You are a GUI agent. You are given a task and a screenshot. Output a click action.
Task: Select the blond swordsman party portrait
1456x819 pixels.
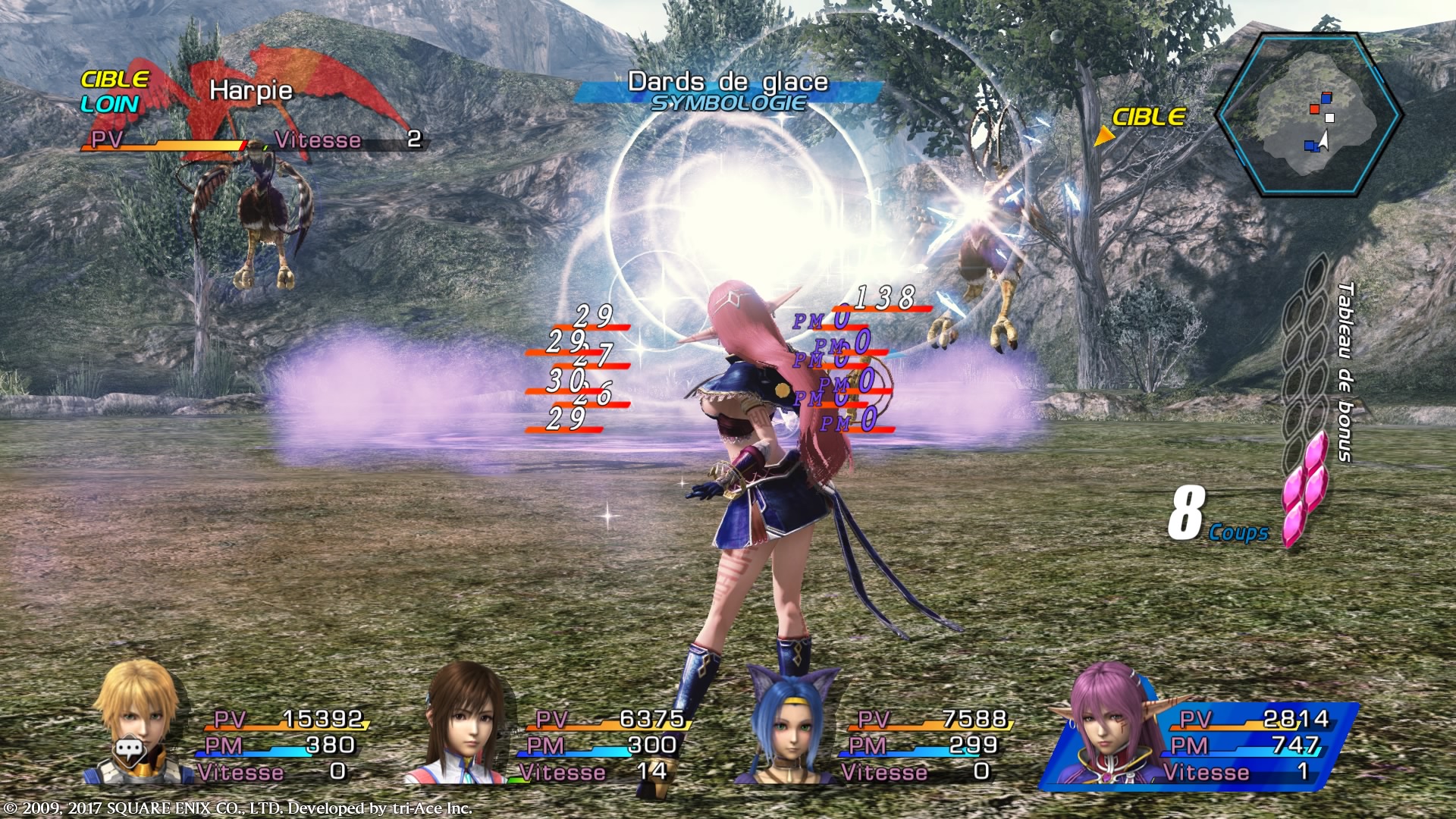tap(141, 720)
